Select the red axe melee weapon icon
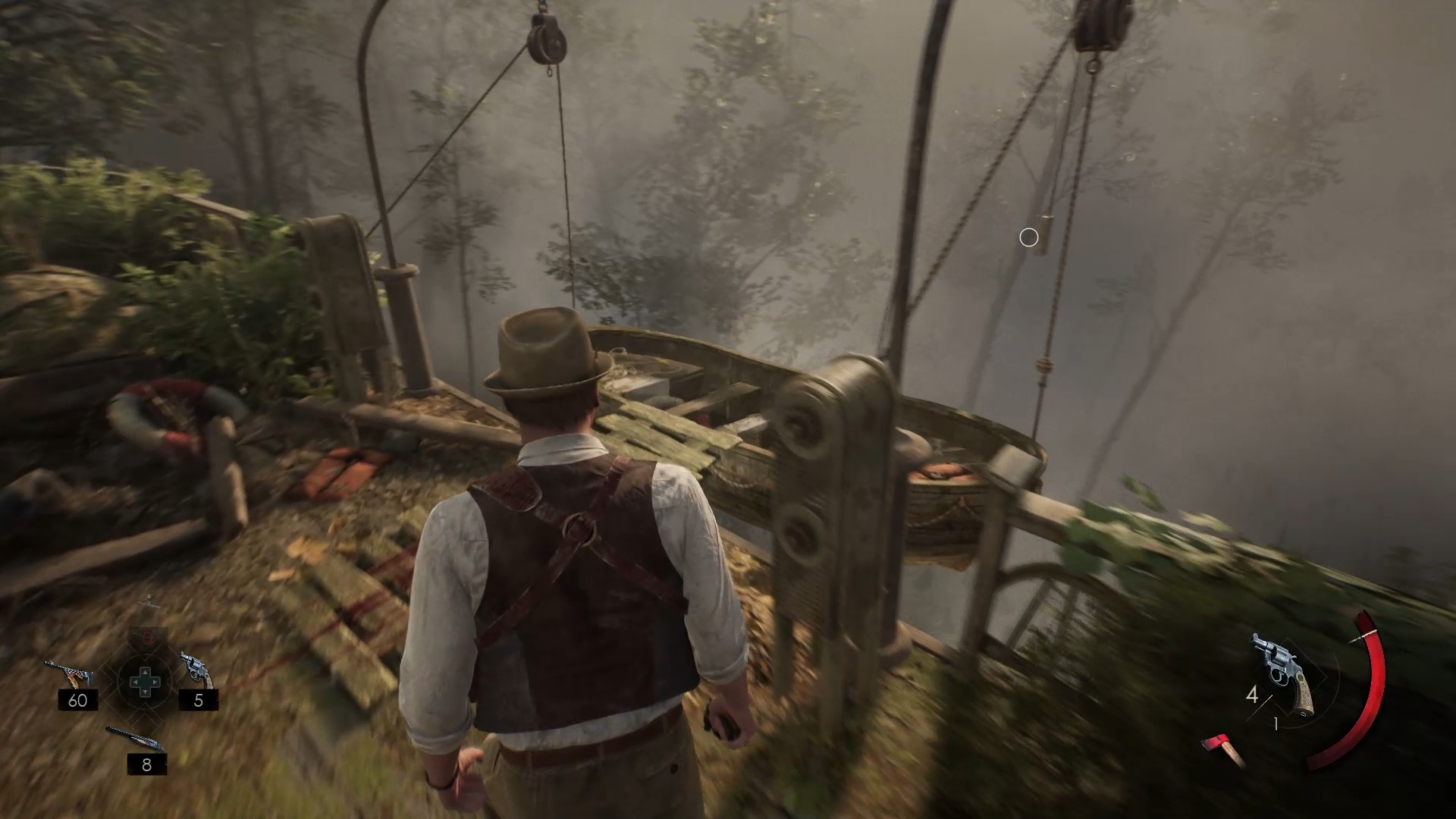The width and height of the screenshot is (1456, 819). tap(1222, 748)
